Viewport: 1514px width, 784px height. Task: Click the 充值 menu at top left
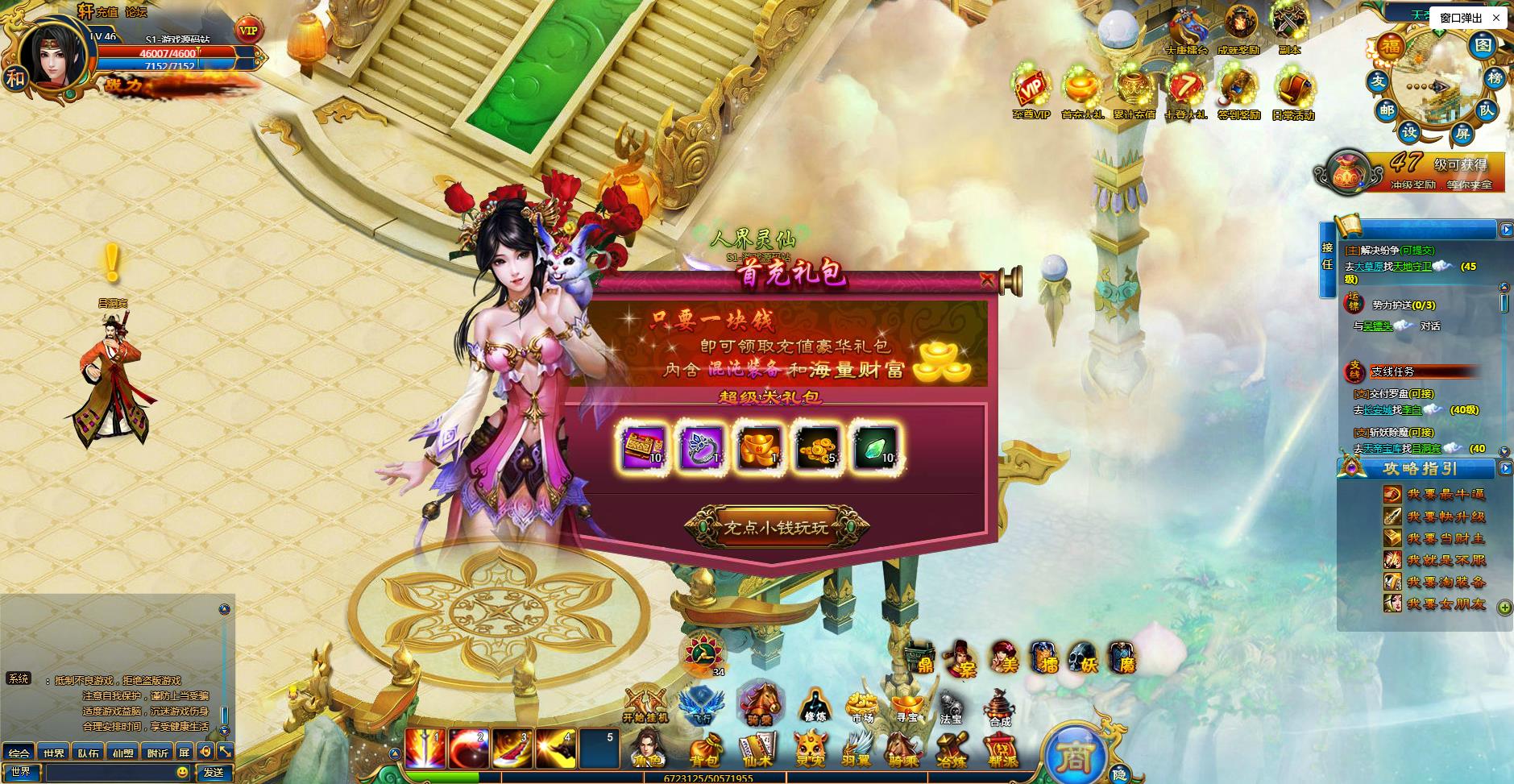coord(106,11)
